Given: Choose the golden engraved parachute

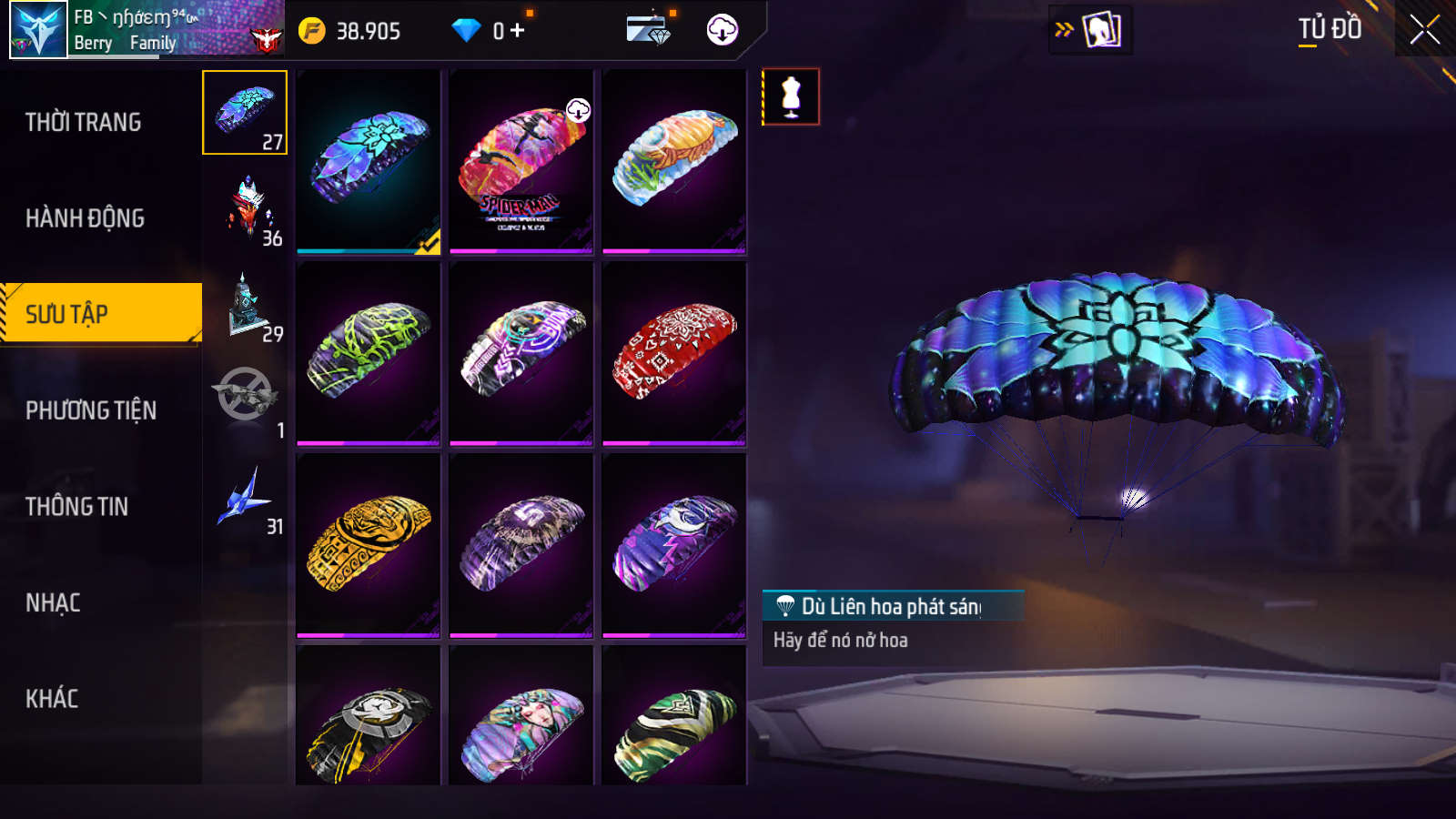Looking at the screenshot, I should 369,545.
